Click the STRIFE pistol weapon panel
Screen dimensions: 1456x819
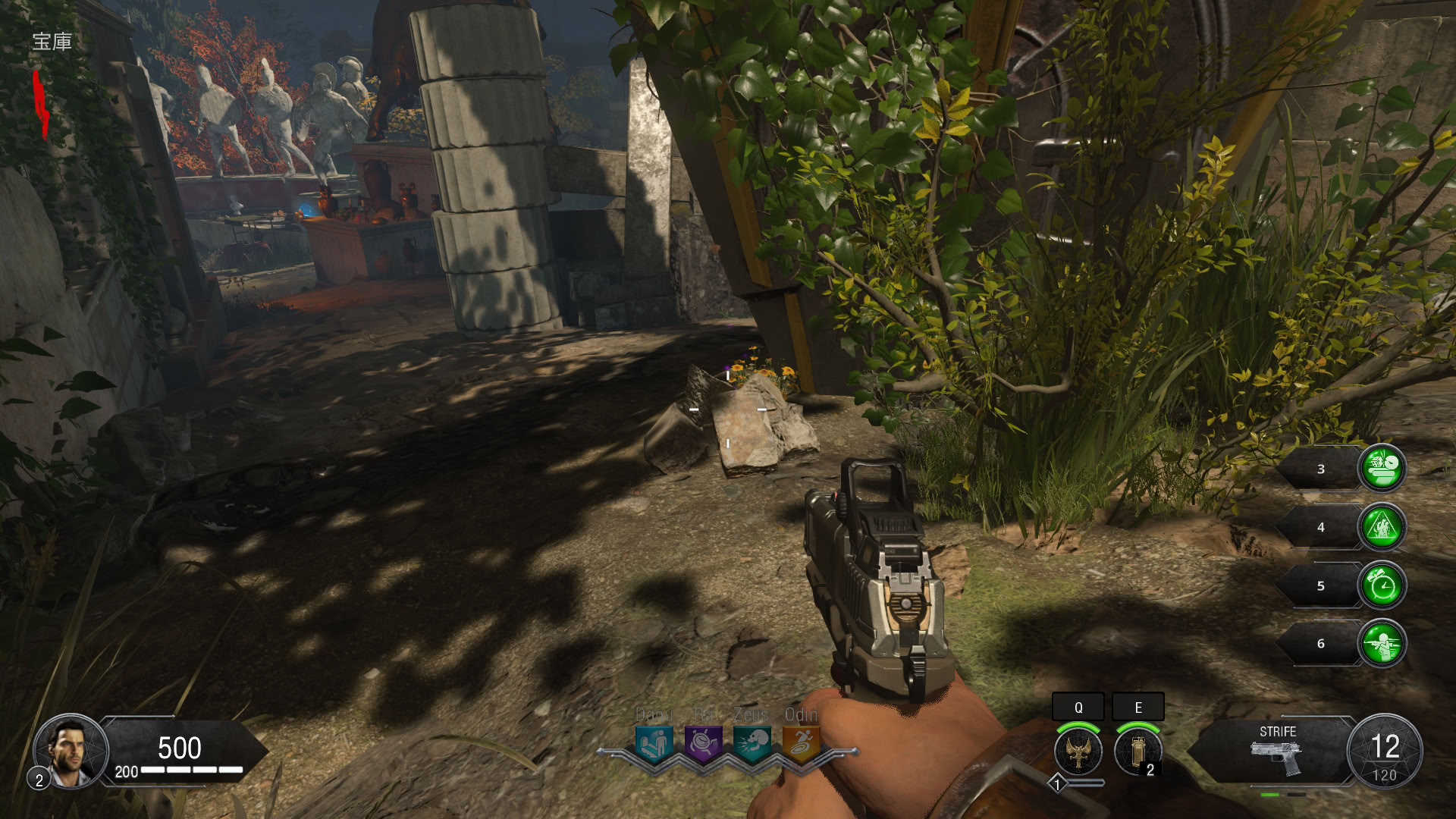pyautogui.click(x=1277, y=751)
